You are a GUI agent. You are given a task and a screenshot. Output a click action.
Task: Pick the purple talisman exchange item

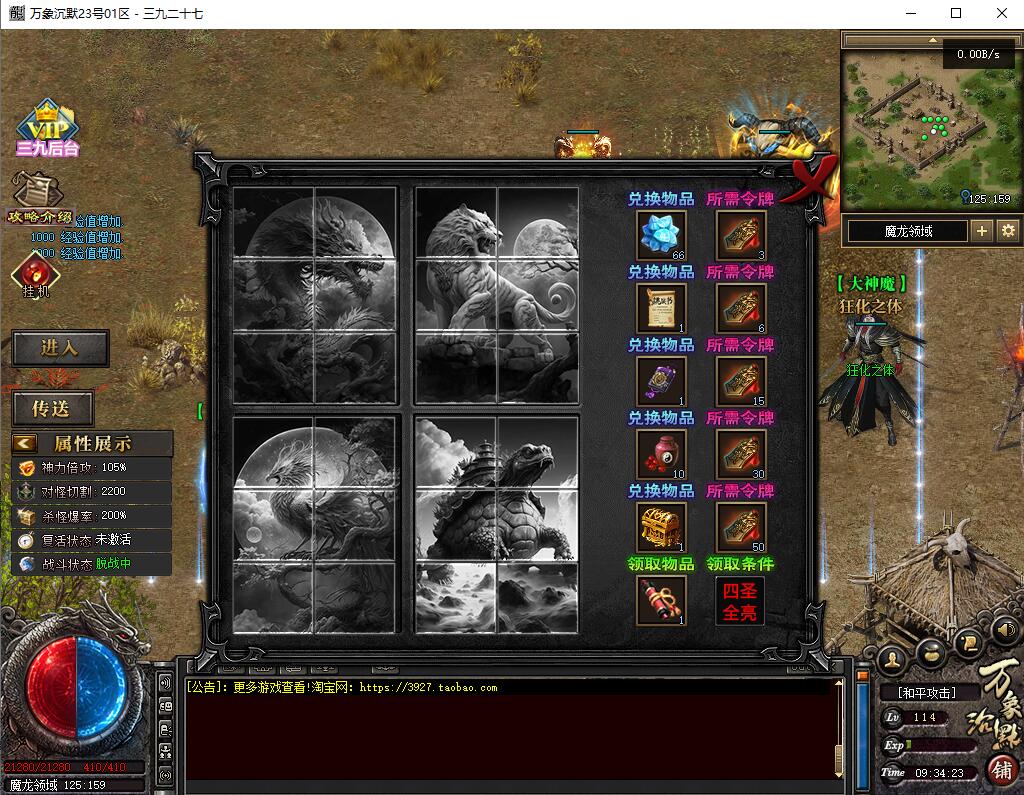[661, 381]
